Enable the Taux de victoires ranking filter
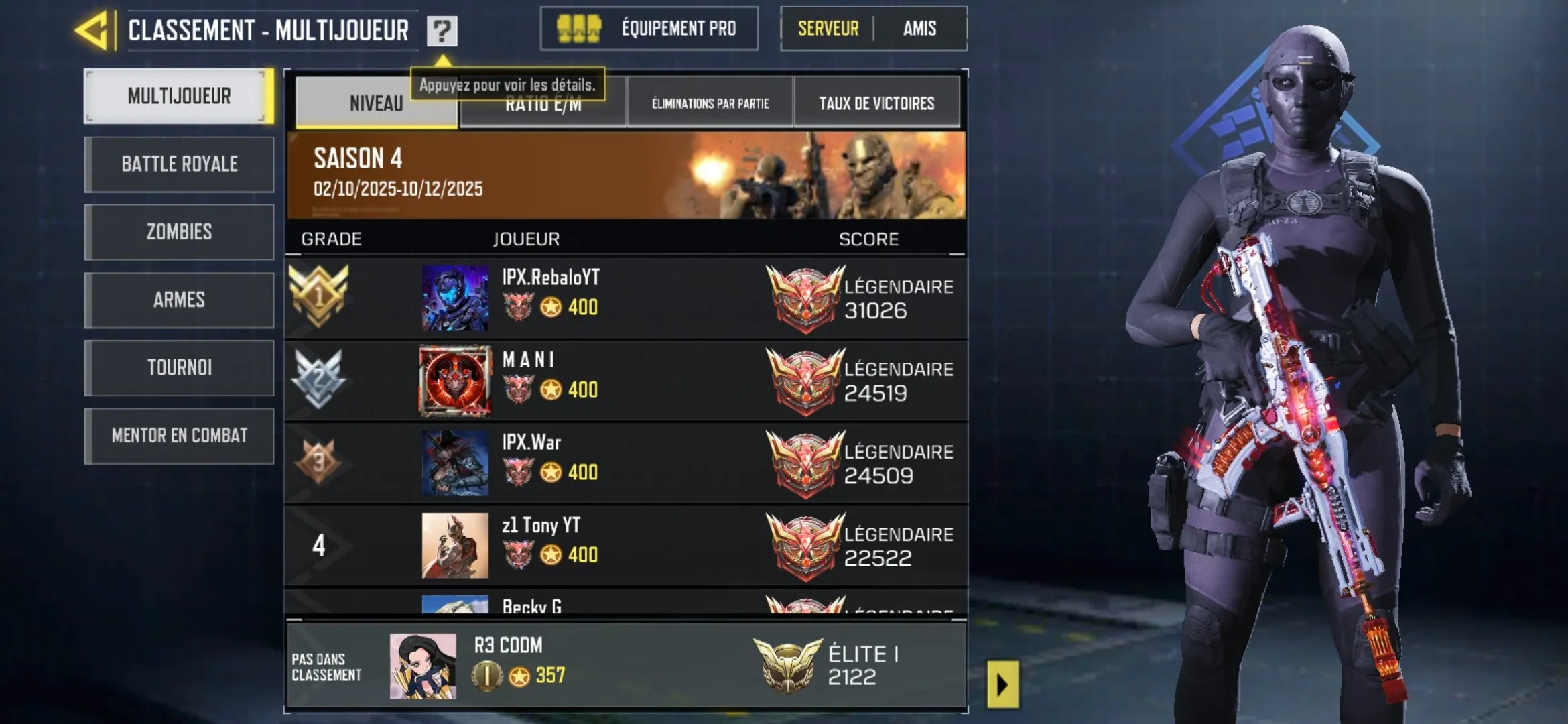Viewport: 1568px width, 724px height. 878,102
